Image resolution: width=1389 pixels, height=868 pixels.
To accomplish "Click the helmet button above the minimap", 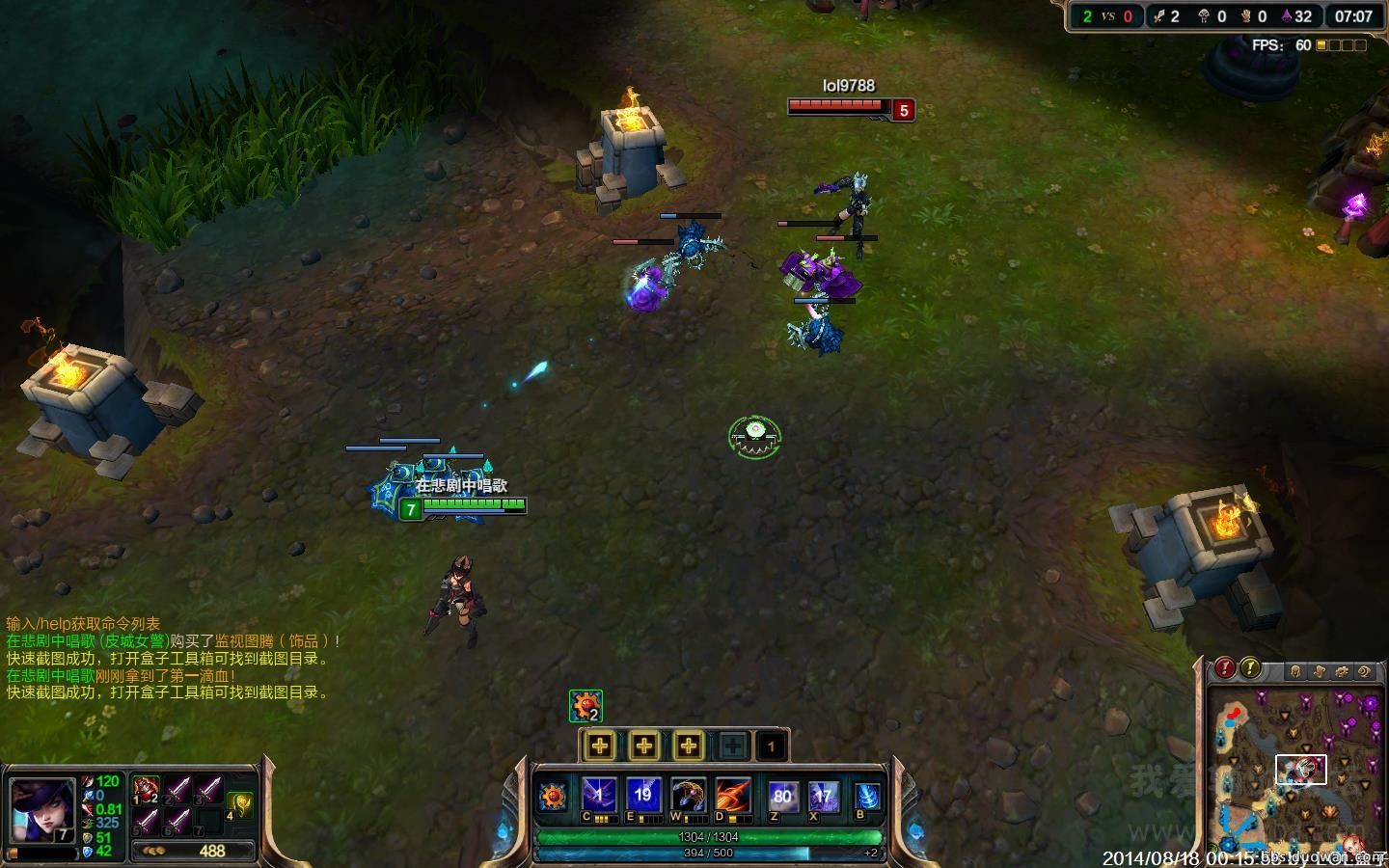I will pos(1295,671).
